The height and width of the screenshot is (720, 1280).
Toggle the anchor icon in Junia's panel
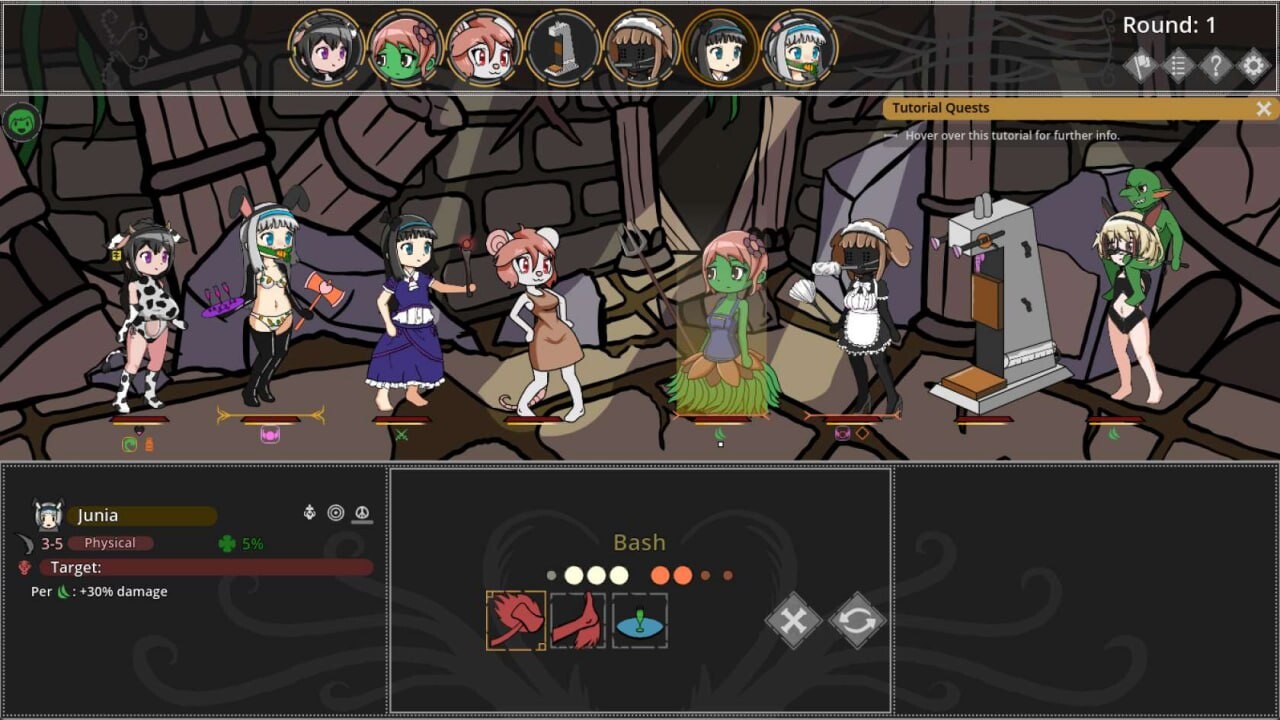(x=309, y=512)
